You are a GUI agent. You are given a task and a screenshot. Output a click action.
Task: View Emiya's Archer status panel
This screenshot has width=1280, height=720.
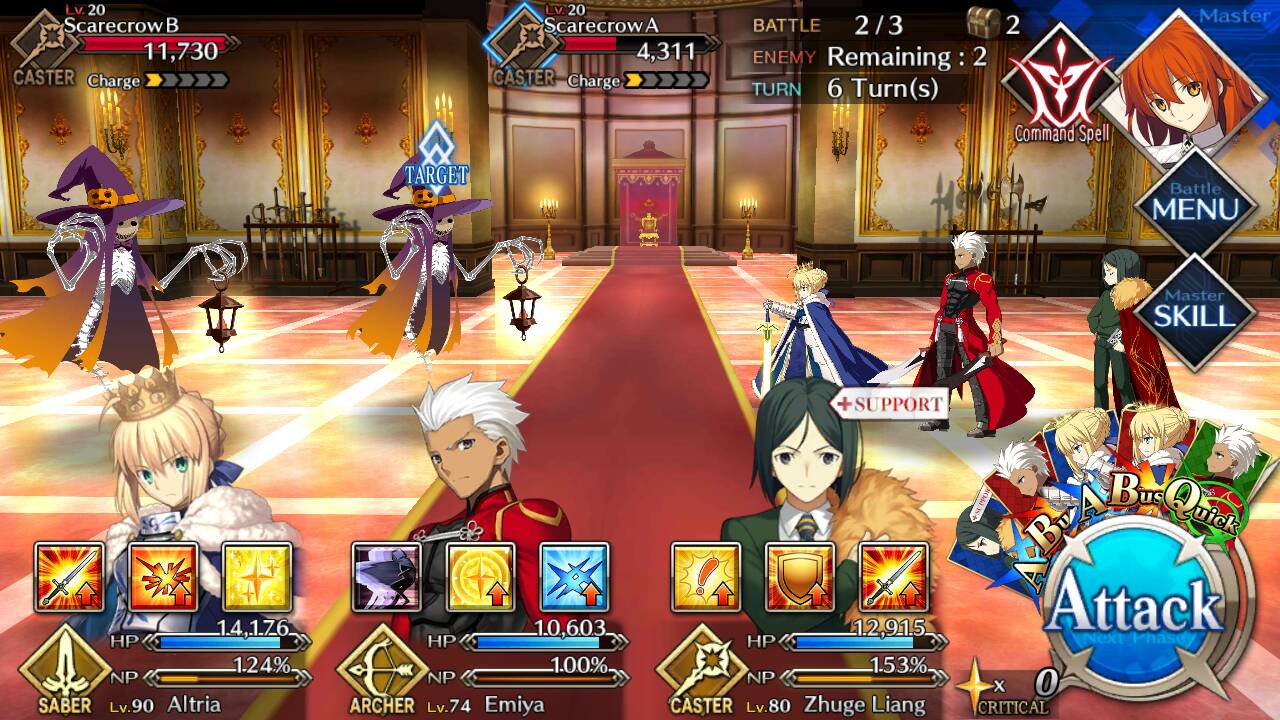point(480,670)
